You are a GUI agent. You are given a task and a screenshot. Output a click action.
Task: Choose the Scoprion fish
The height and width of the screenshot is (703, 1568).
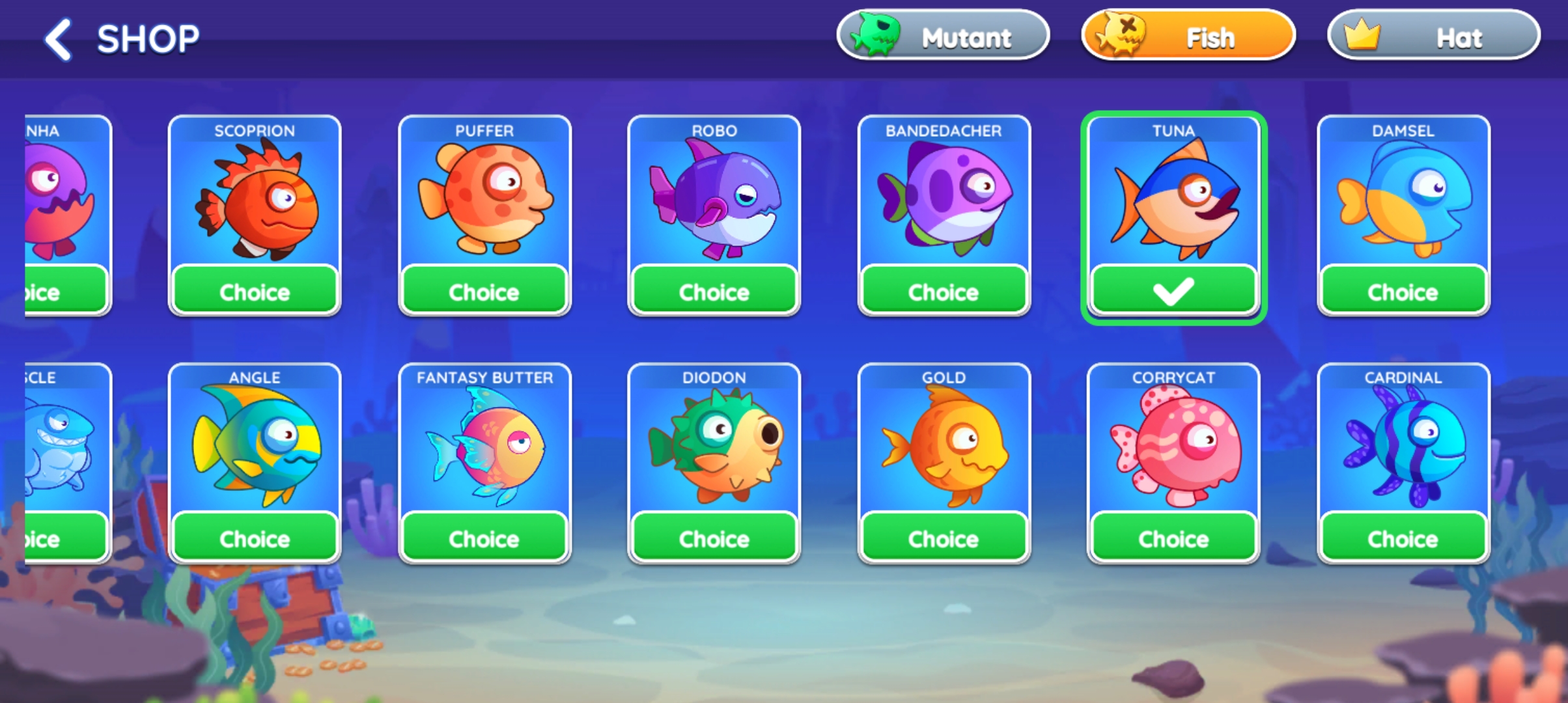click(255, 291)
